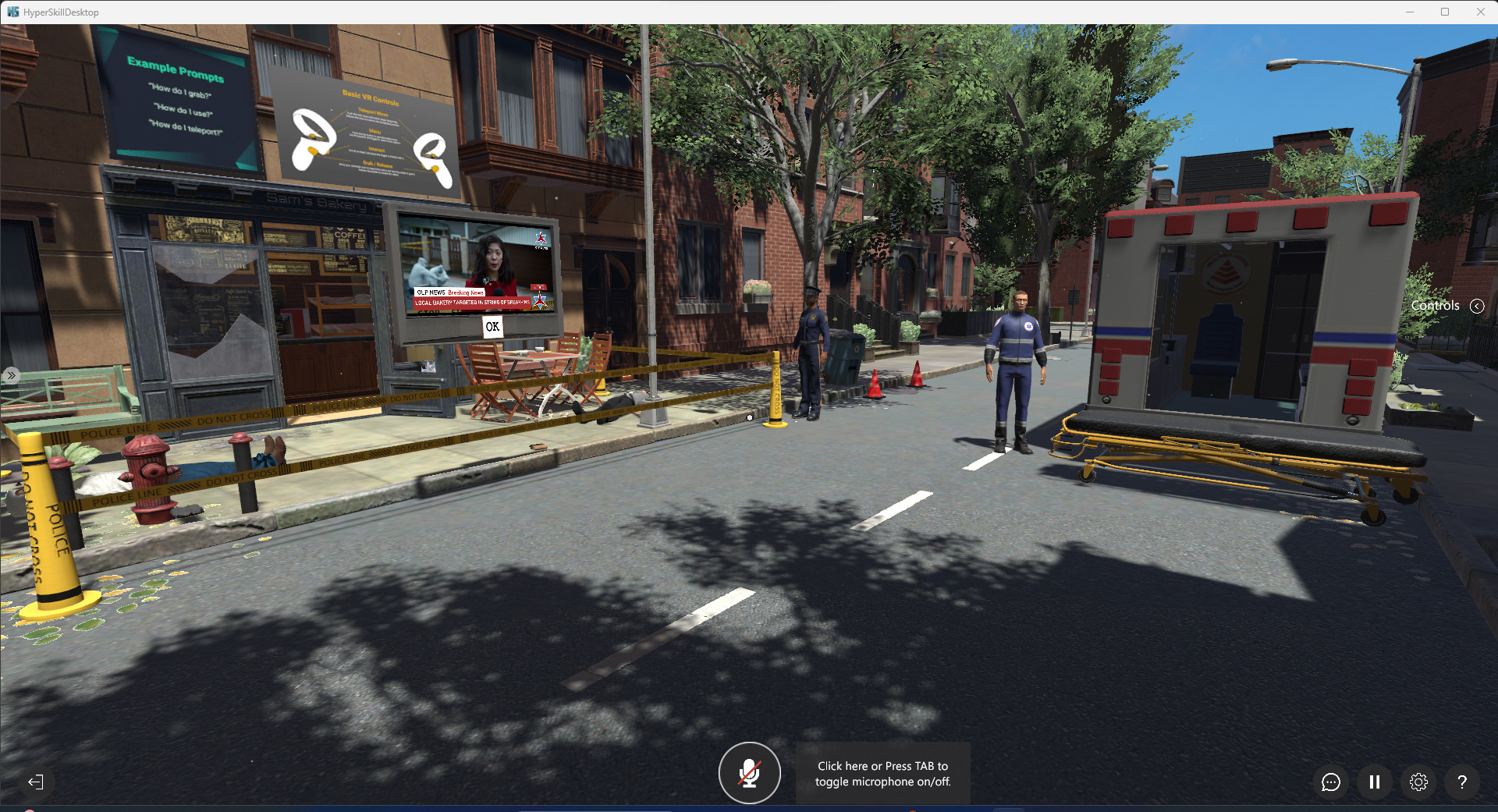The width and height of the screenshot is (1498, 812).
Task: Show help with the question mark button
Action: coord(1462,782)
